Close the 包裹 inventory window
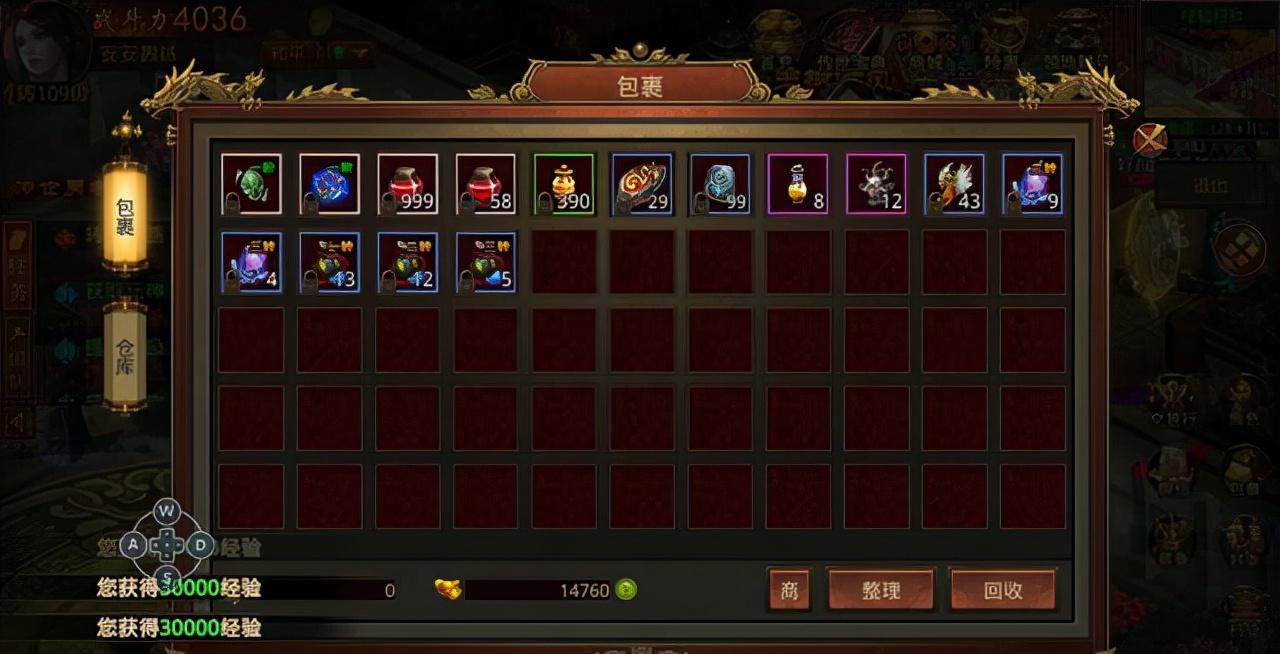This screenshot has height=654, width=1280. pos(1150,139)
